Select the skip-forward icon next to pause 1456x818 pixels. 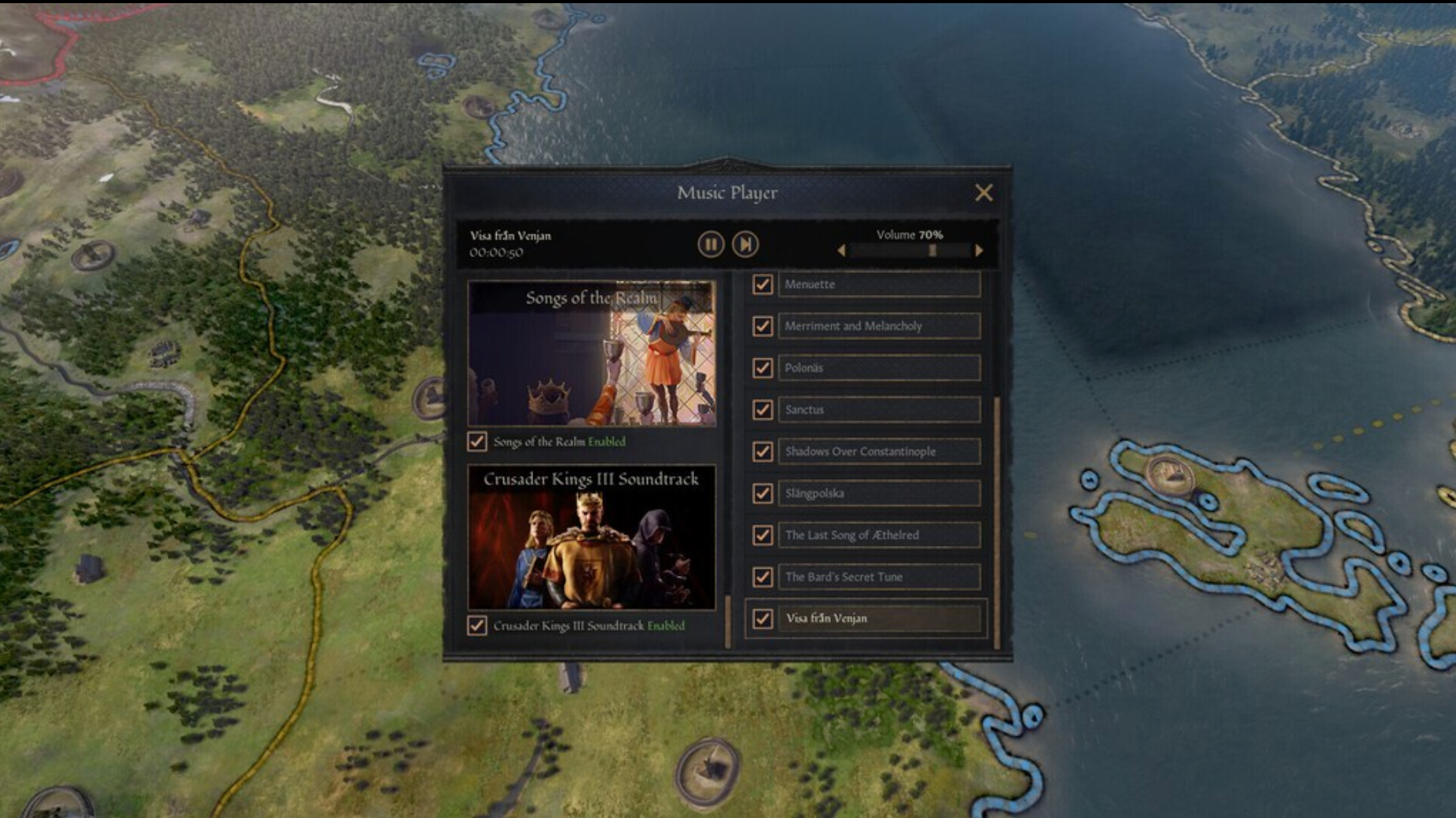[745, 245]
